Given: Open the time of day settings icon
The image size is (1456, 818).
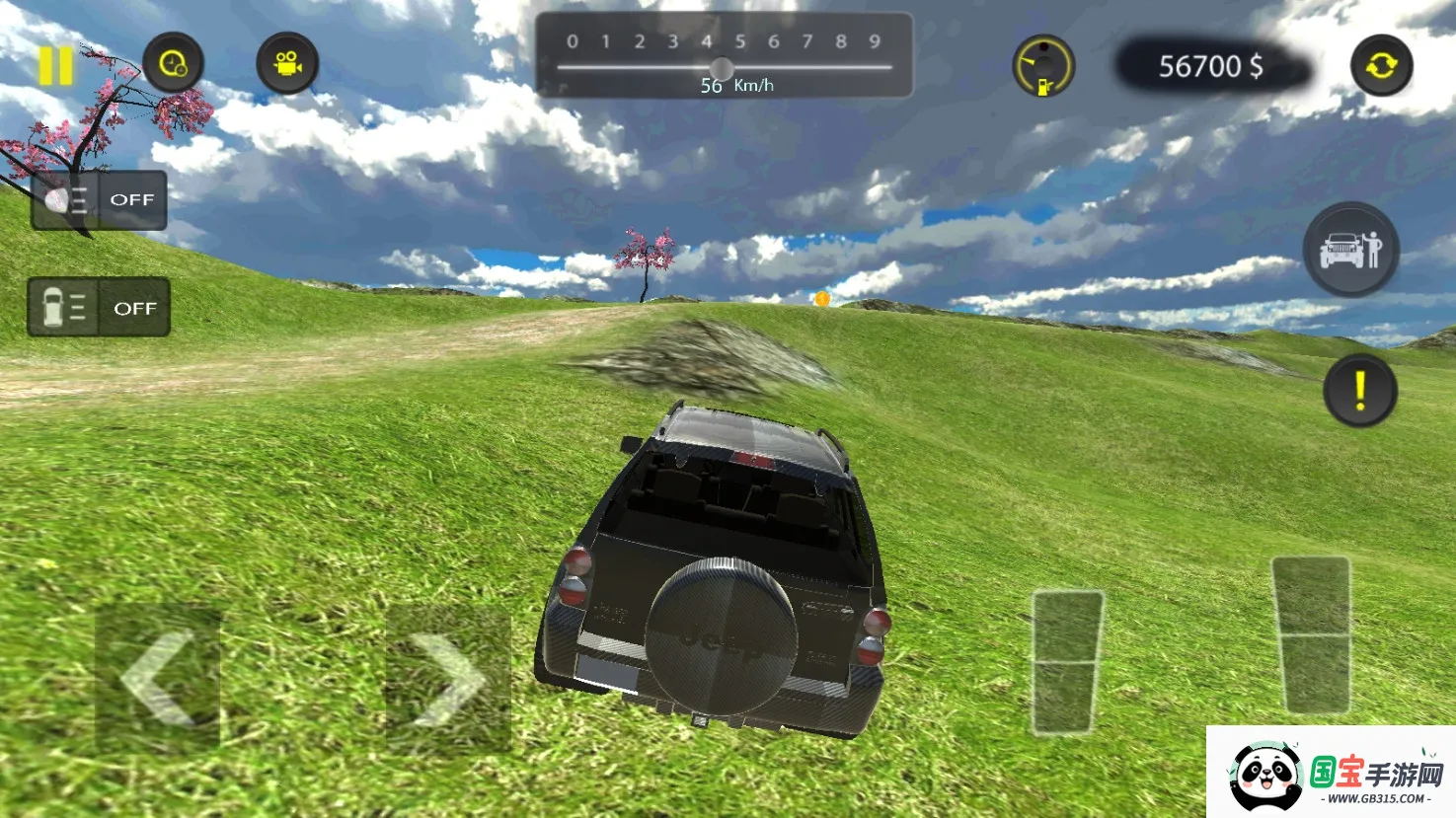Looking at the screenshot, I should [174, 62].
